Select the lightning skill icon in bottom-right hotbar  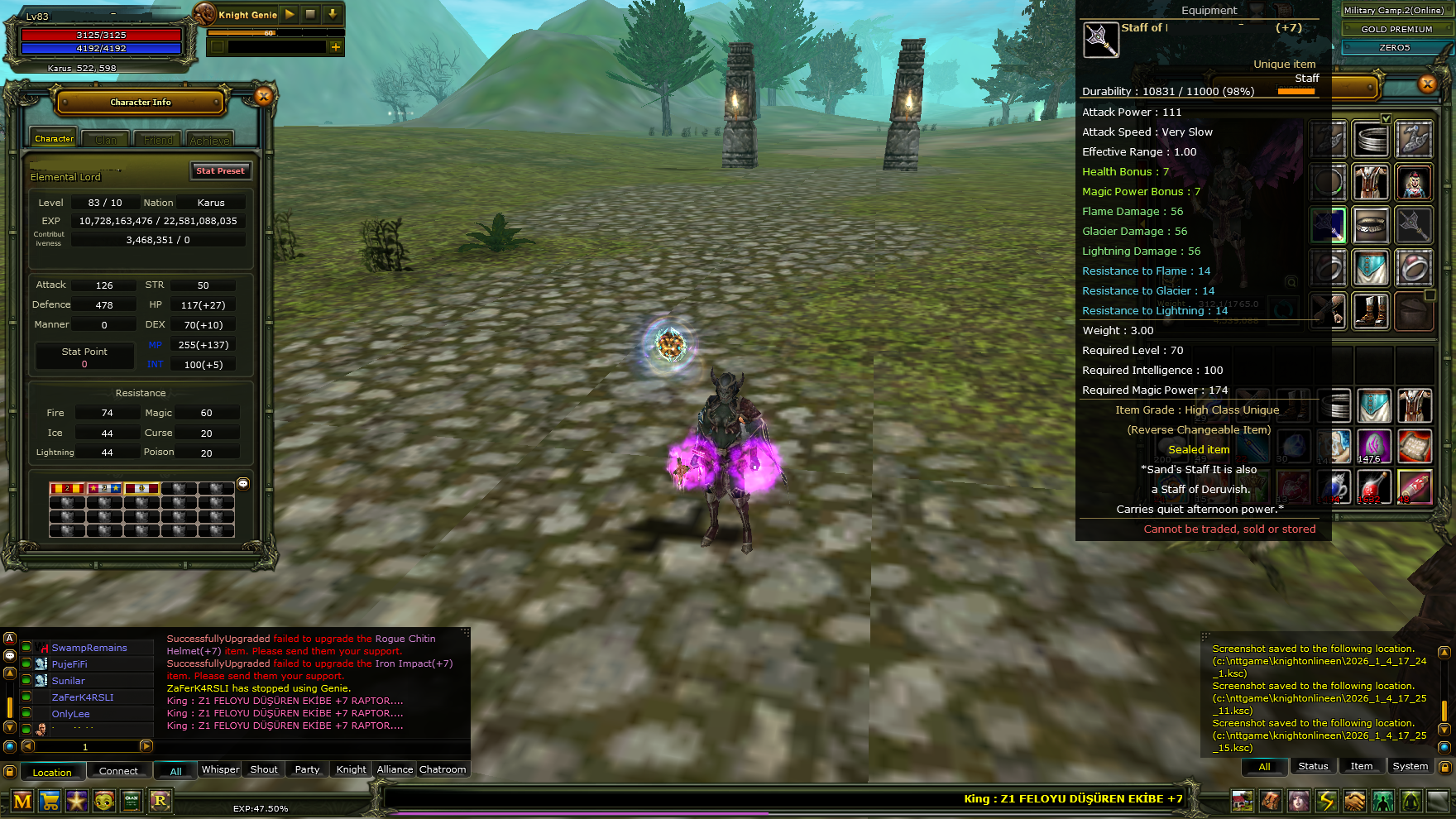(1326, 800)
